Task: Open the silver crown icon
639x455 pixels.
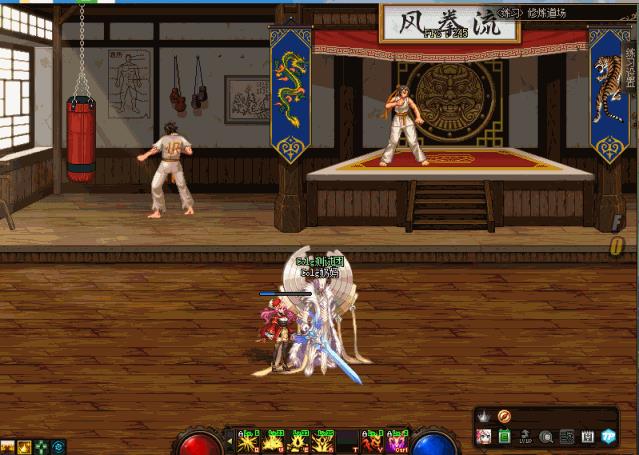Action: (483, 416)
